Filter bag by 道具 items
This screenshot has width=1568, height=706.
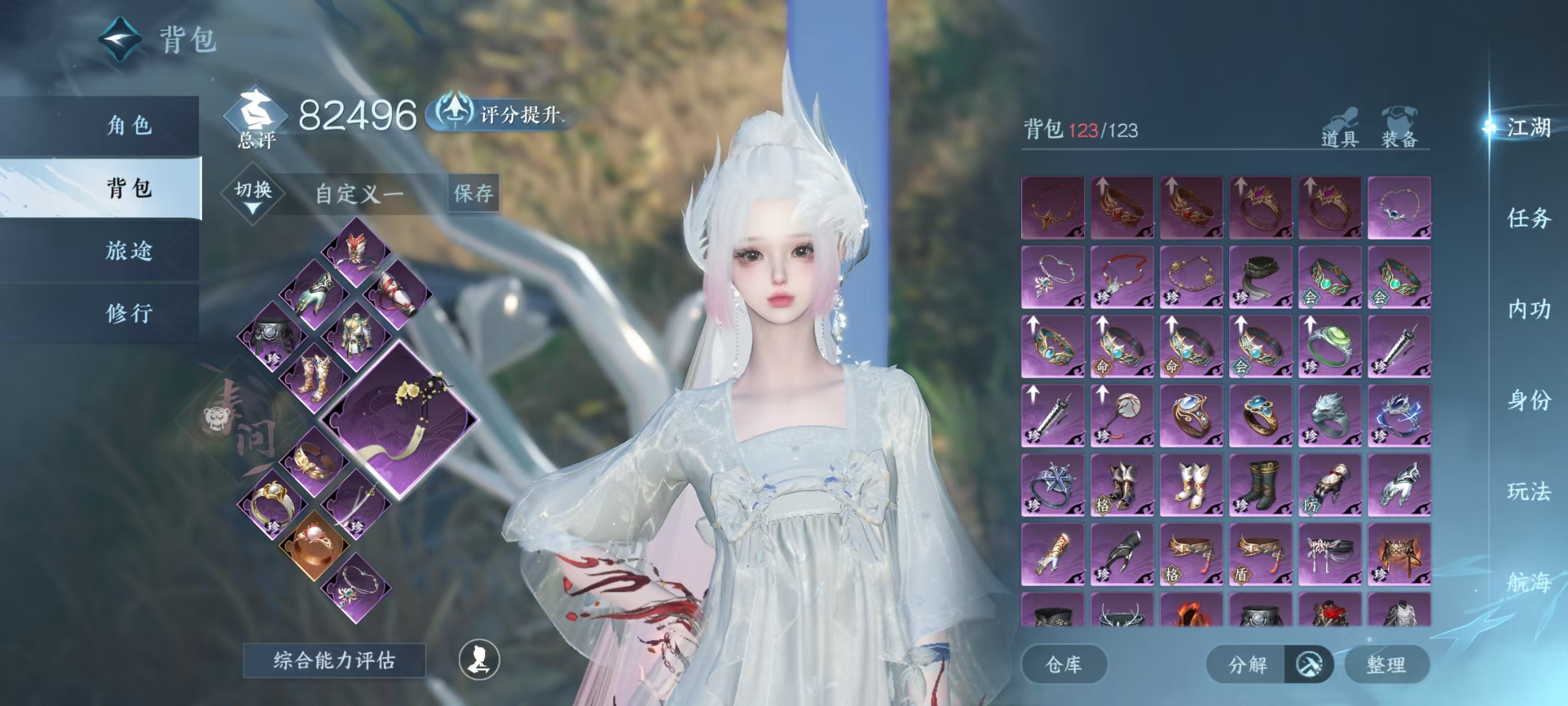1339,129
